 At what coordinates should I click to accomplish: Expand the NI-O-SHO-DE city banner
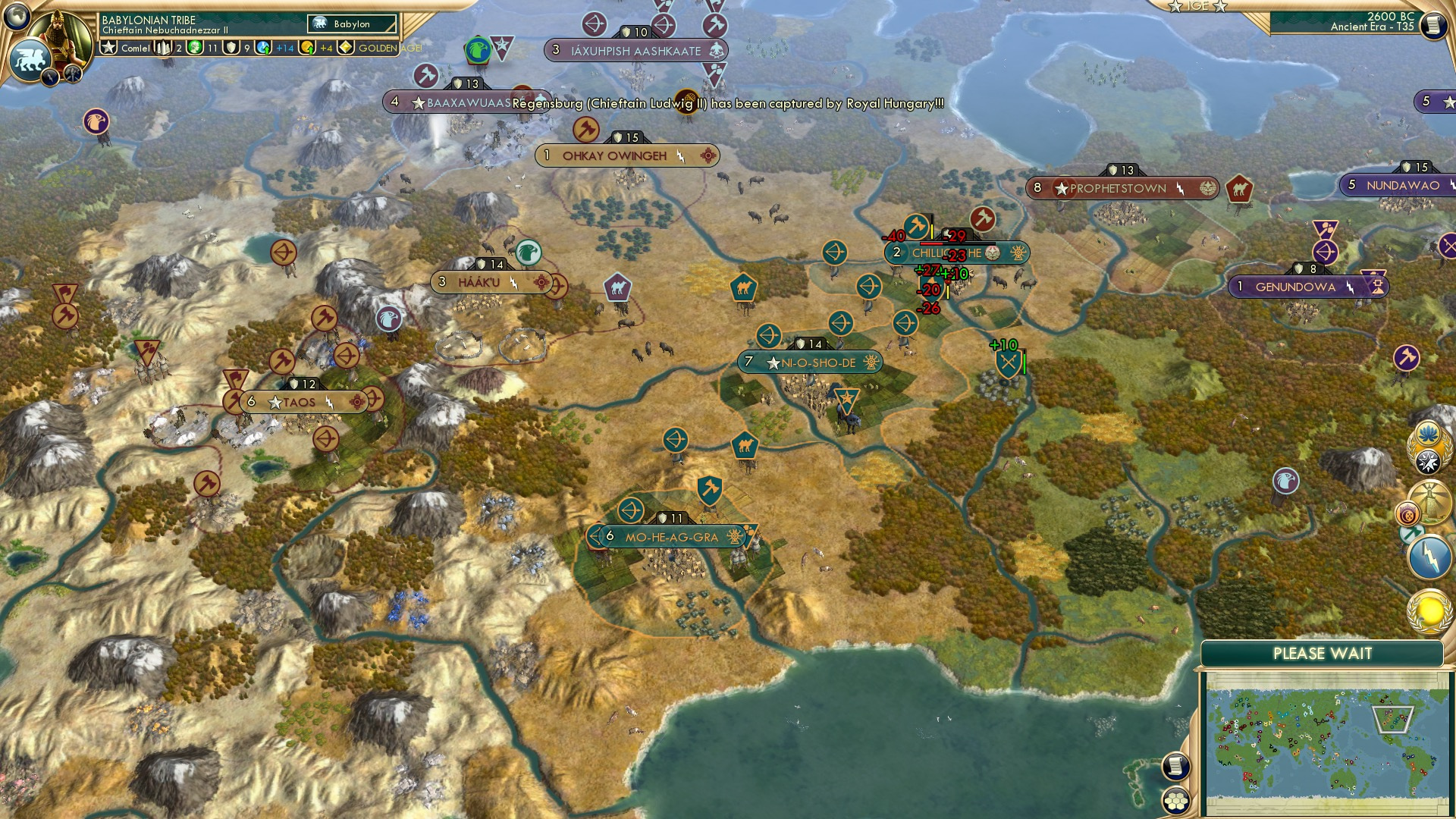(x=811, y=362)
